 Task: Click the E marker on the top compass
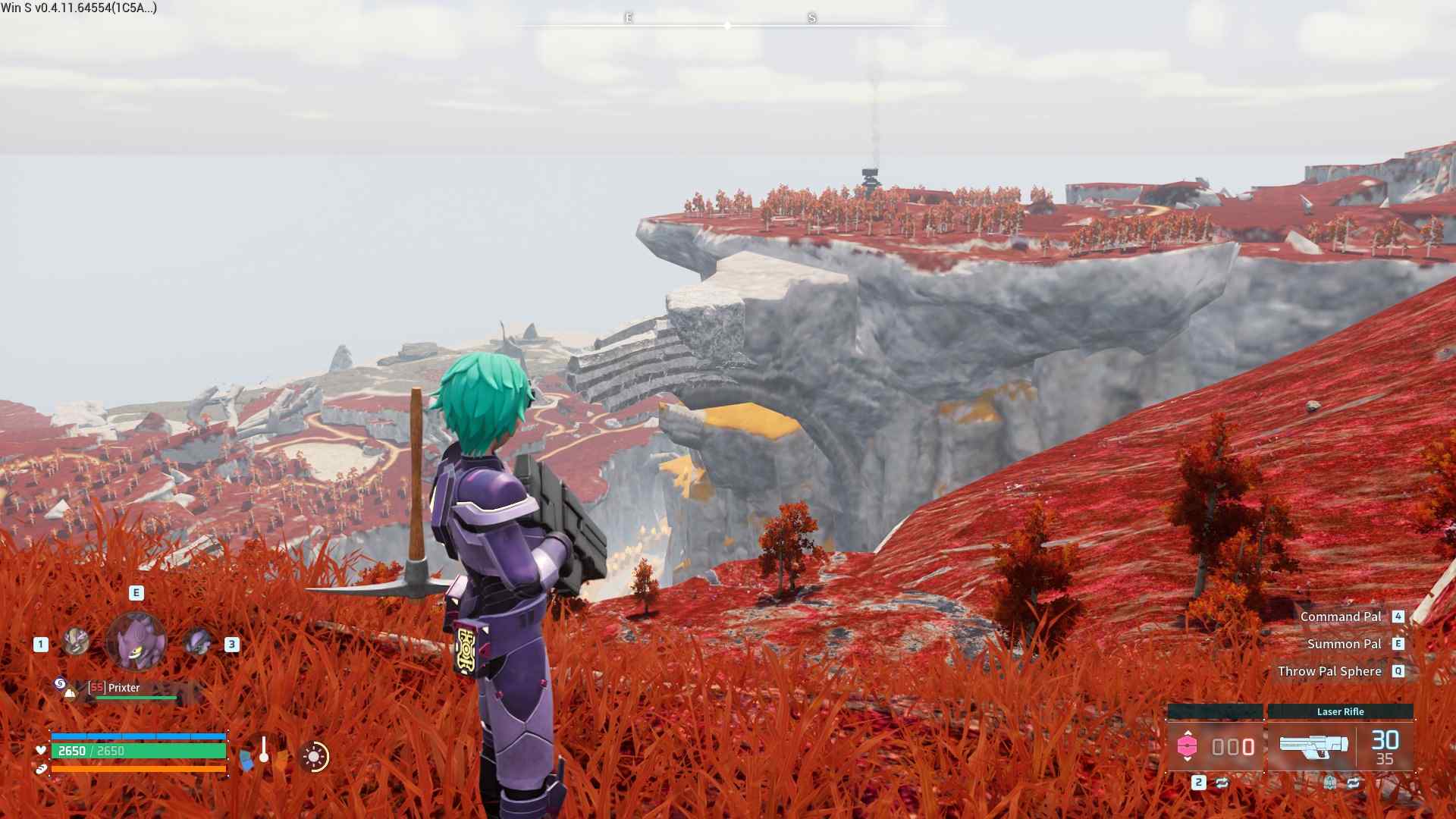628,19
